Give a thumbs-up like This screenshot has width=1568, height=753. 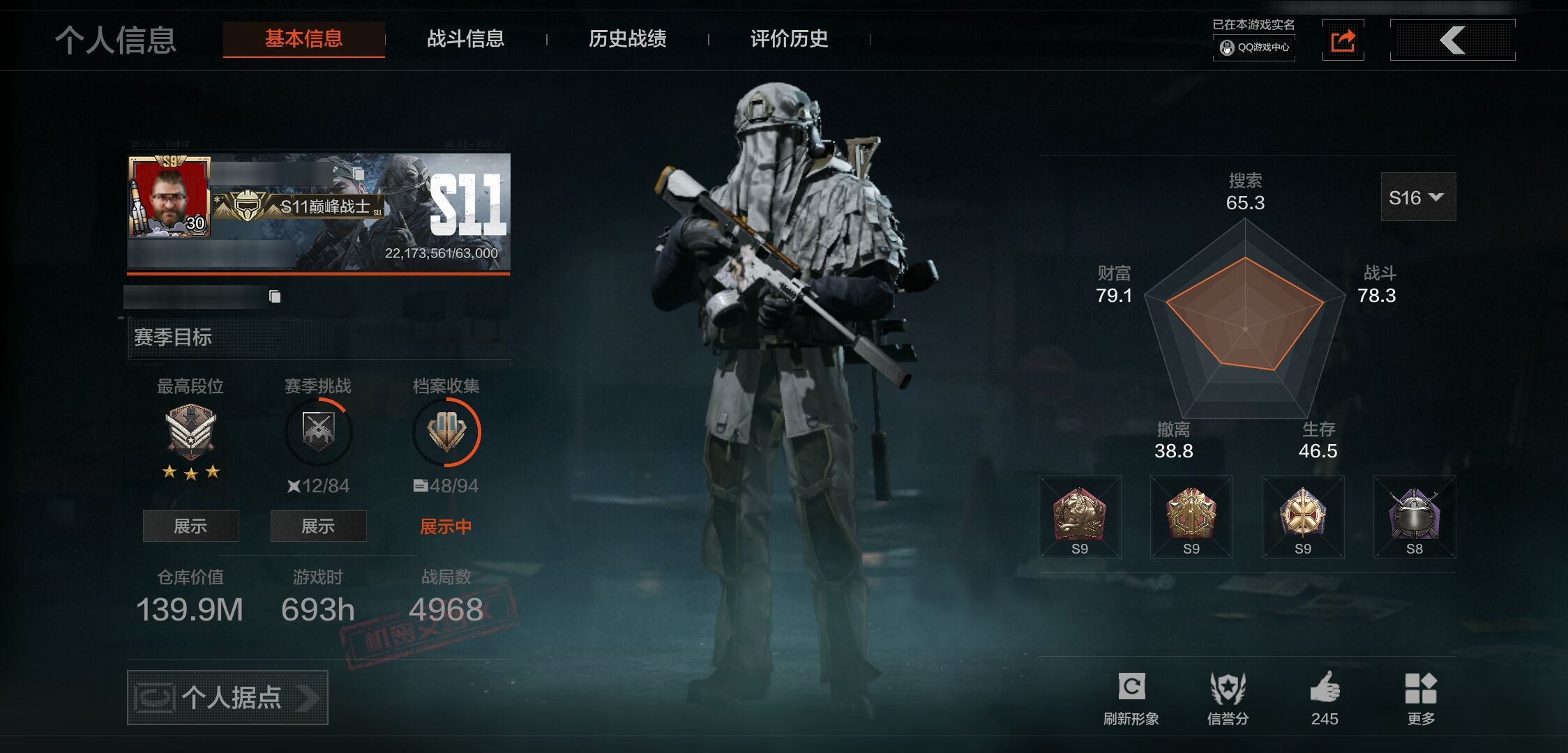[1325, 689]
